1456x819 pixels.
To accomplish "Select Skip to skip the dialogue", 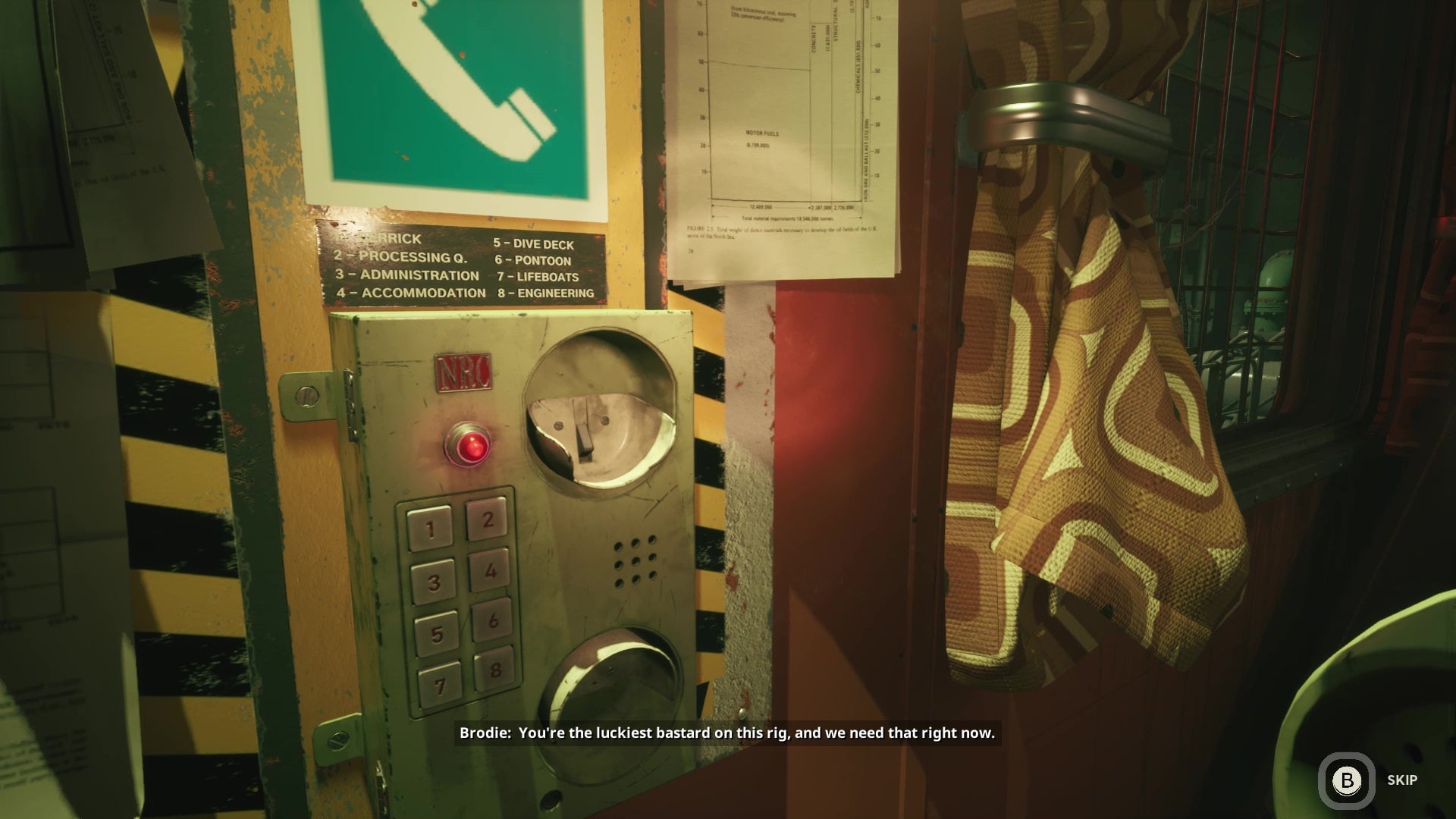I will click(1401, 779).
